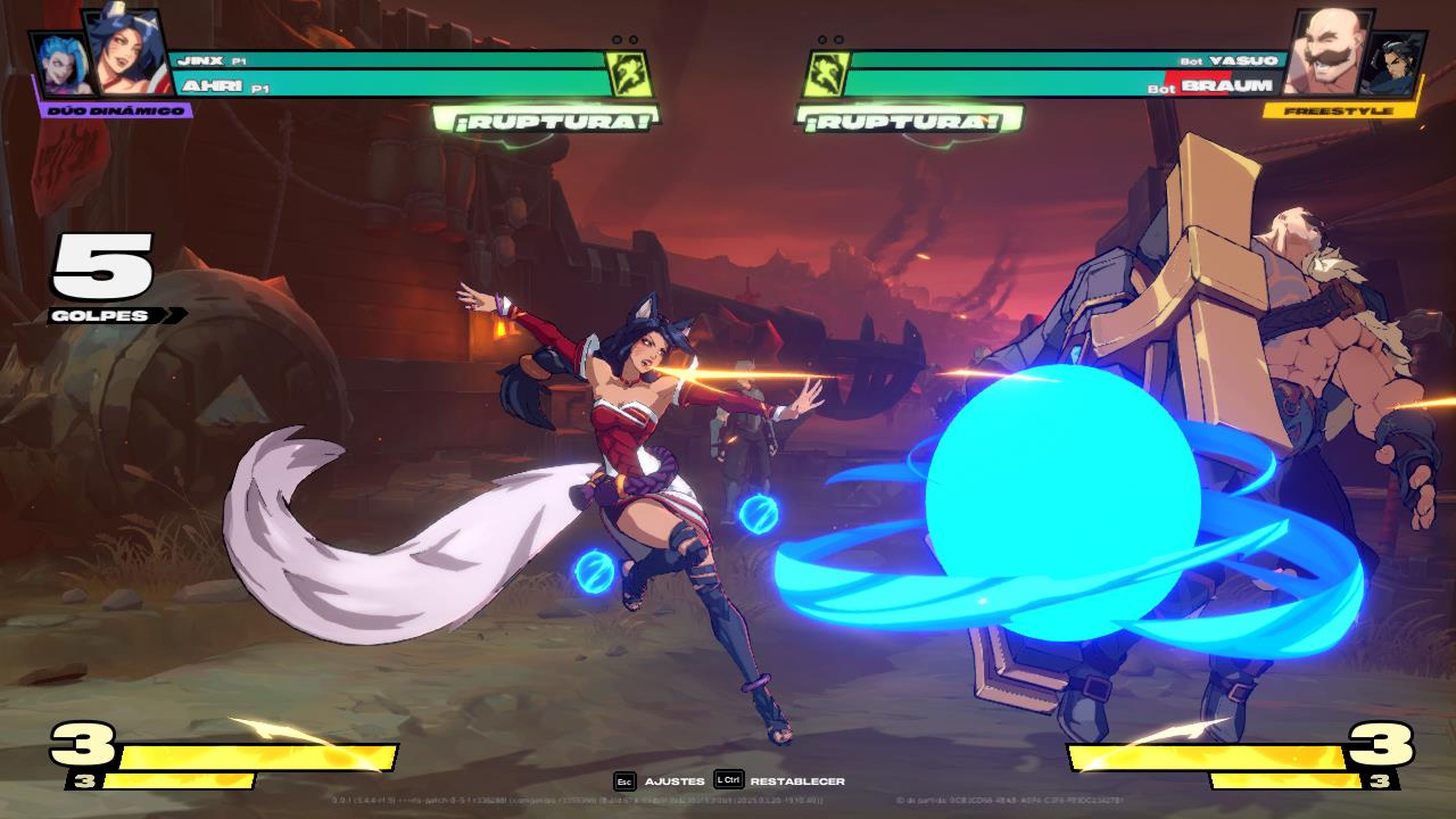This screenshot has width=1456, height=819.
Task: Choose Restablecer to reset positions
Action: [x=797, y=781]
